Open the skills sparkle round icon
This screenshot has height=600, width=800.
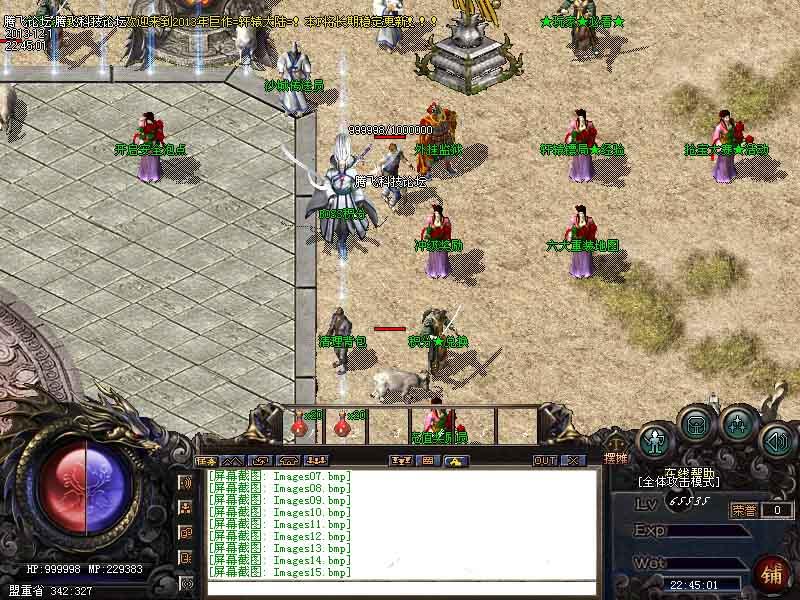click(738, 425)
